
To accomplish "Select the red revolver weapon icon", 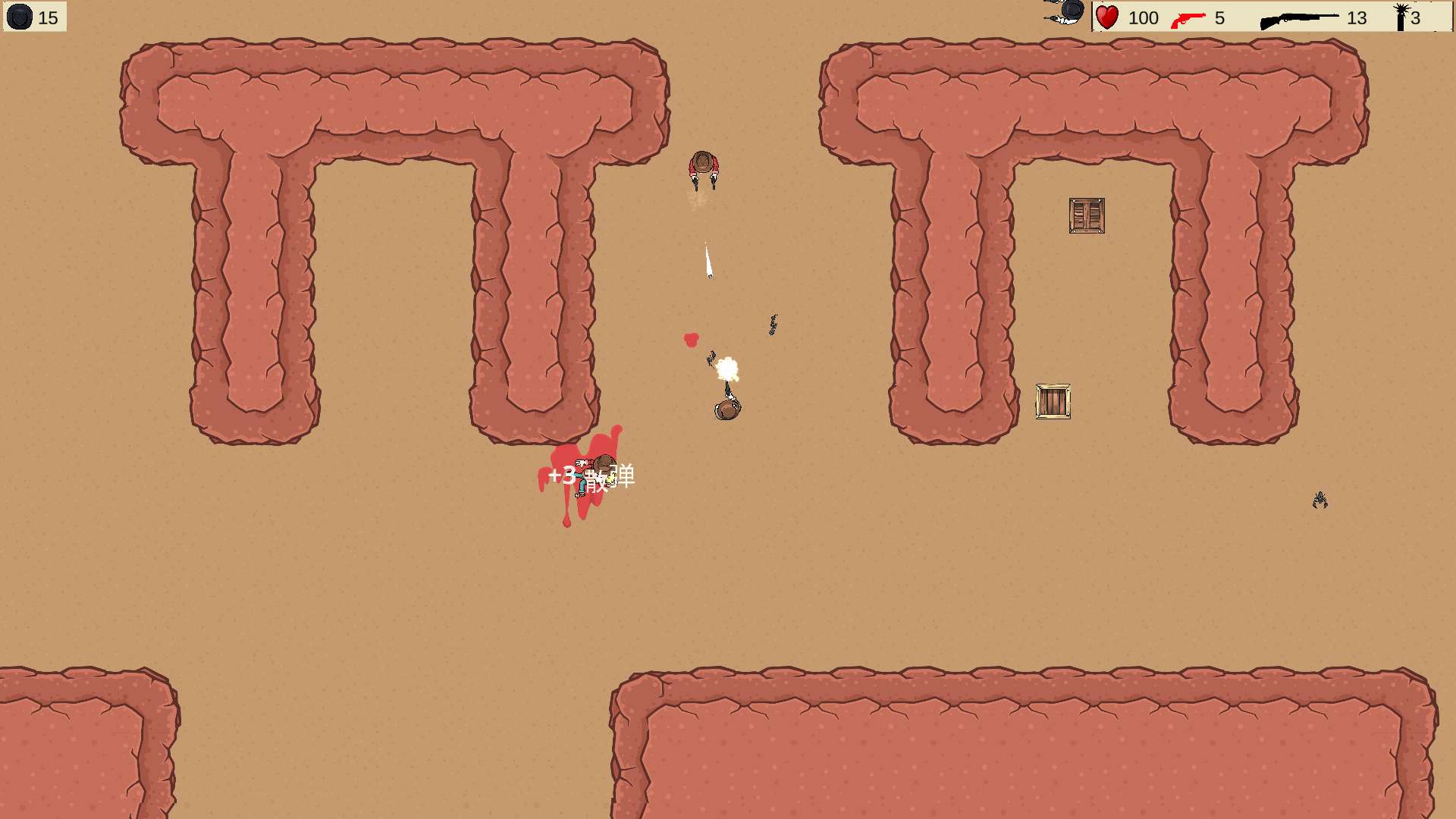I will 1188,19.
